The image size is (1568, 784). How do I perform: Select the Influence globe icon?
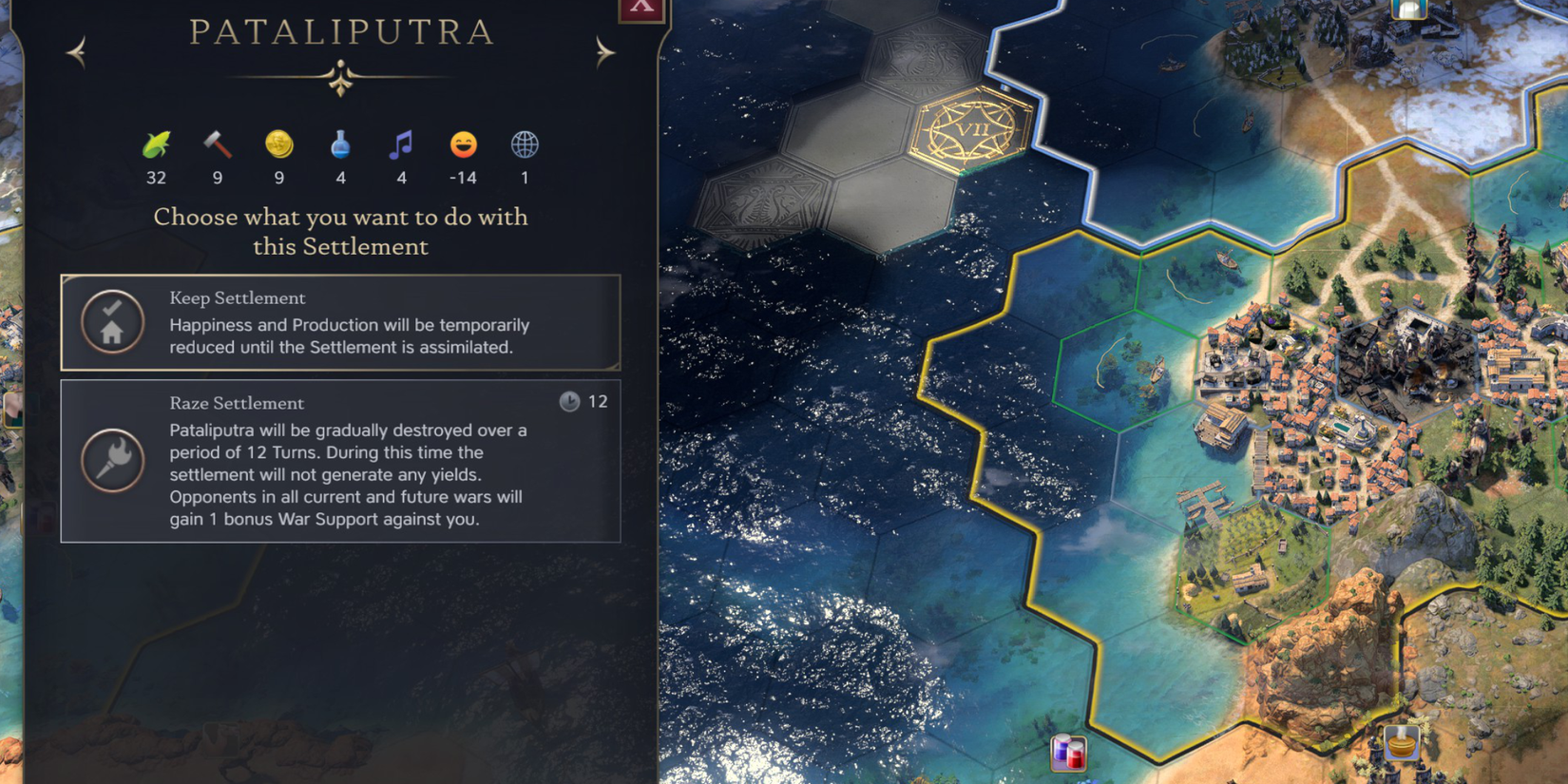coord(524,145)
